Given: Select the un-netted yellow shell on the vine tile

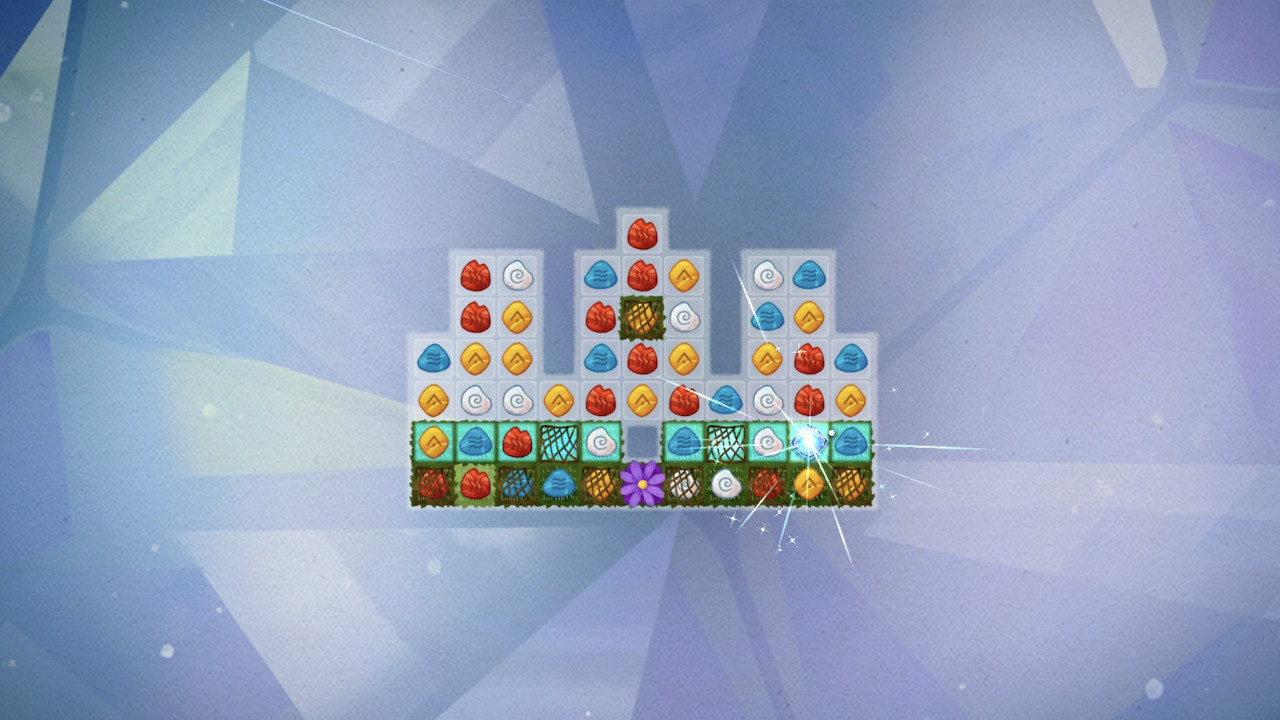Looking at the screenshot, I should click(x=808, y=485).
